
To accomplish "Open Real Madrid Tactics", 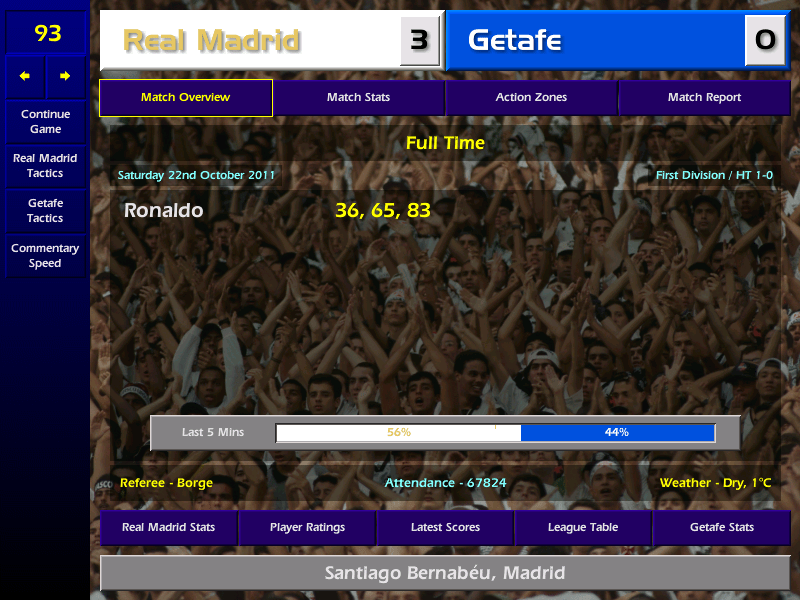I will 45,165.
